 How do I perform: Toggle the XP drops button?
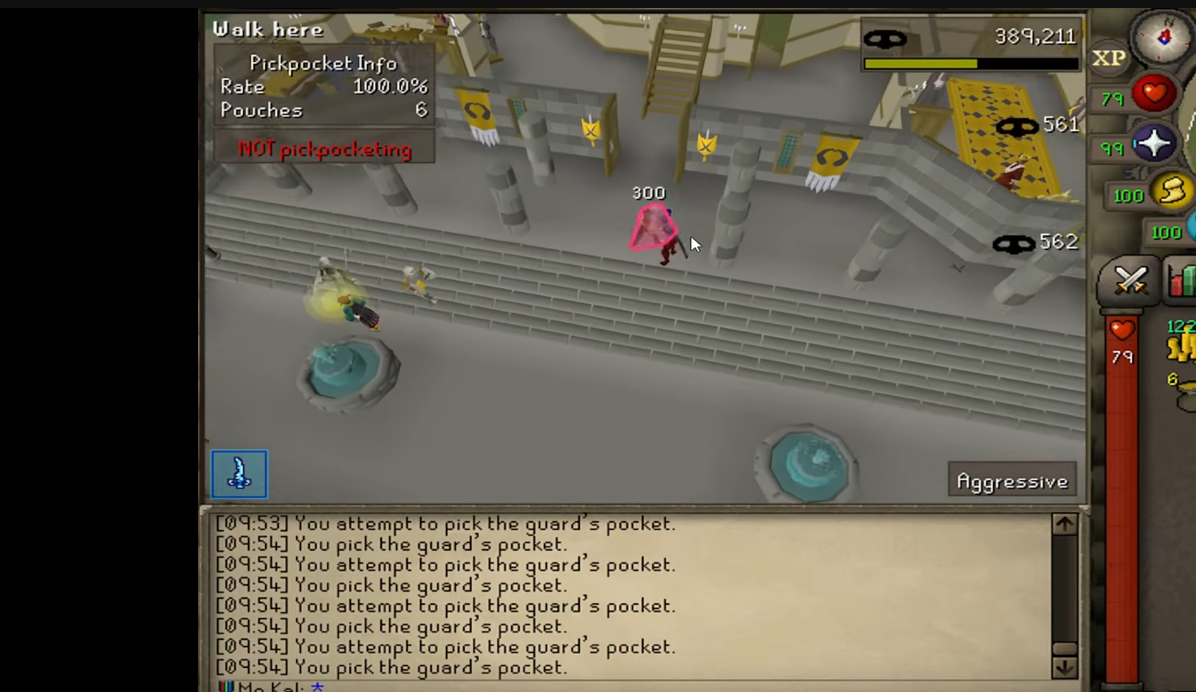(x=1109, y=59)
